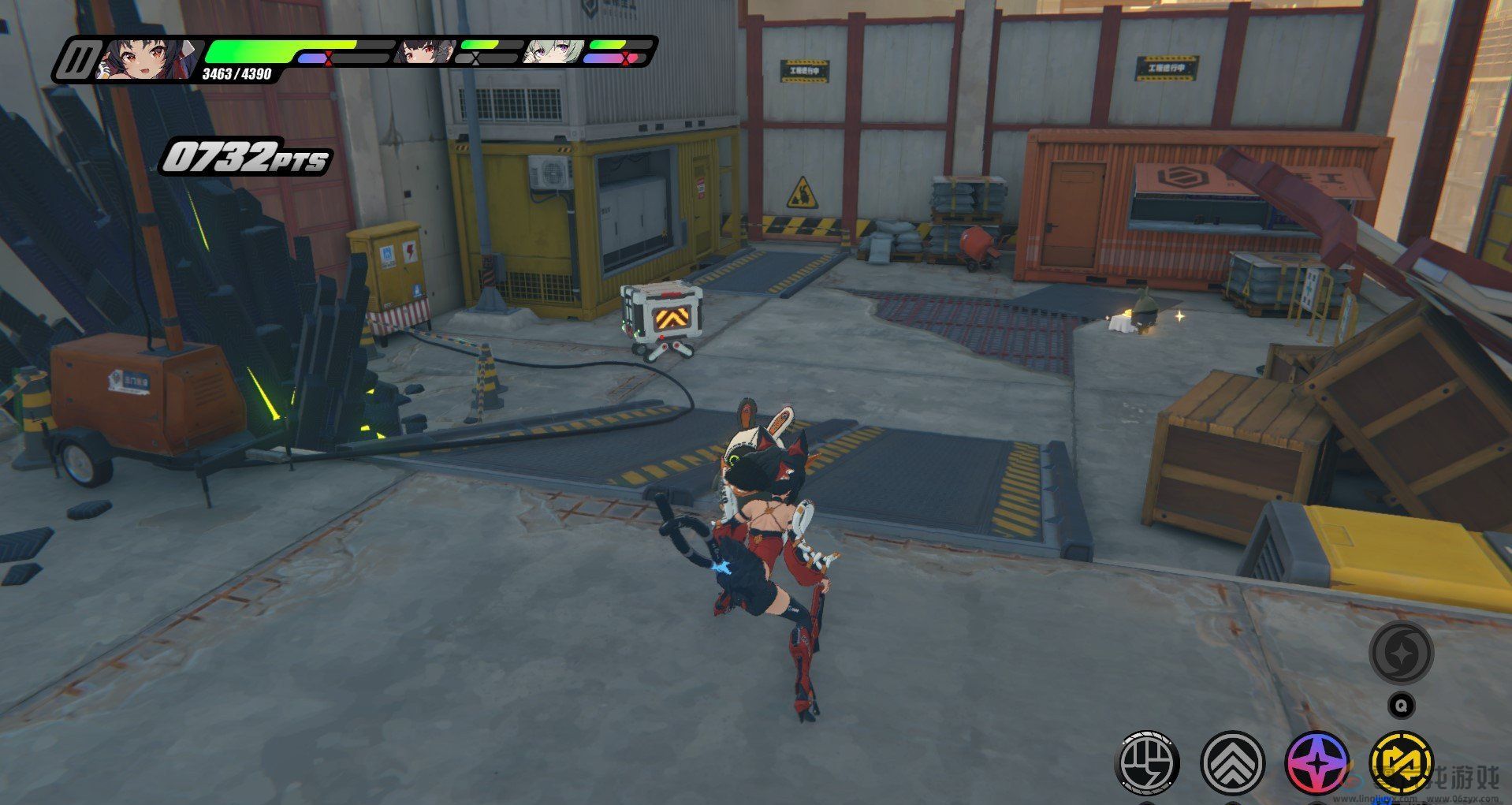Switch to the green-haired teammate portrait
Image resolution: width=1512 pixels, height=805 pixels.
click(555, 52)
